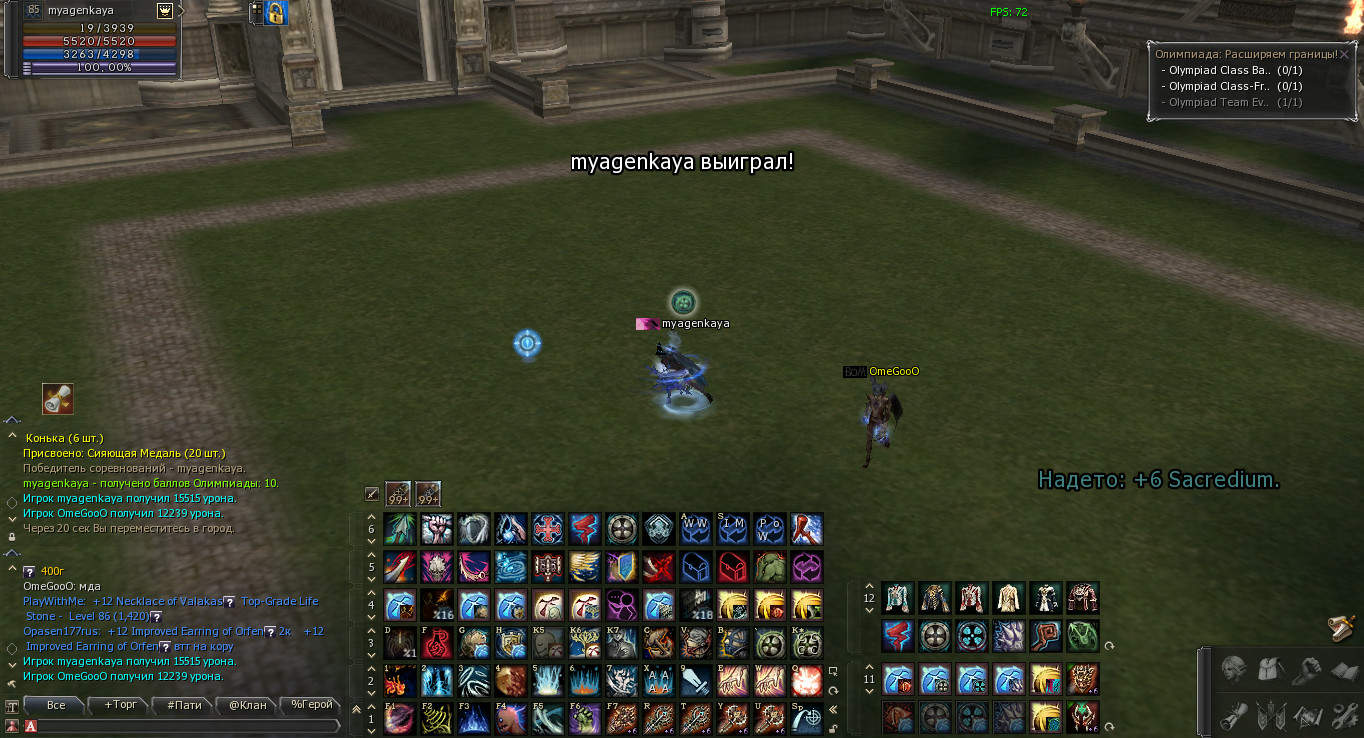
Task: Show the Все chat tab
Action: pyautogui.click(x=56, y=705)
